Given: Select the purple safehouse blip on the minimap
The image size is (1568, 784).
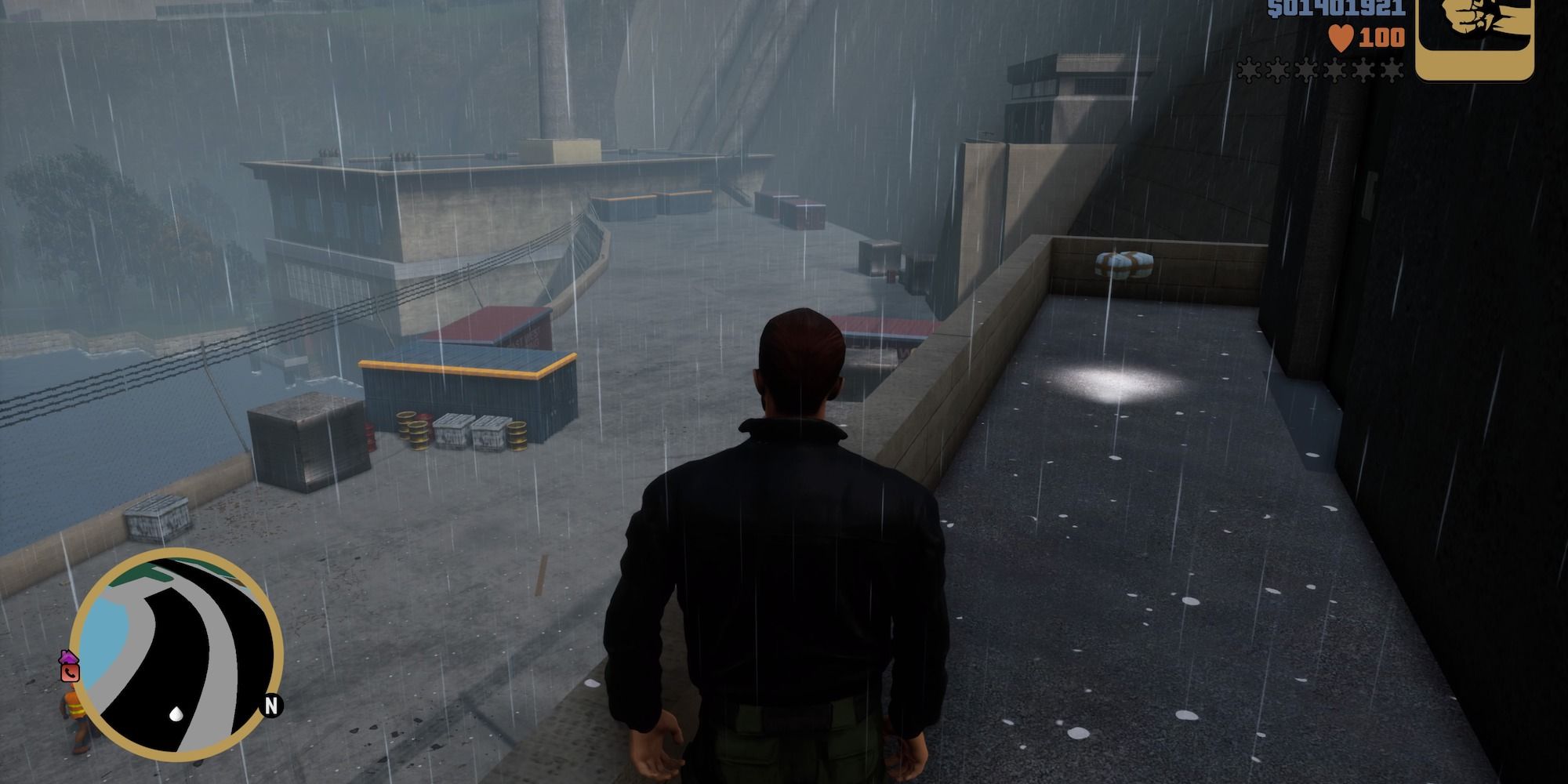Looking at the screenshot, I should coord(68,657).
